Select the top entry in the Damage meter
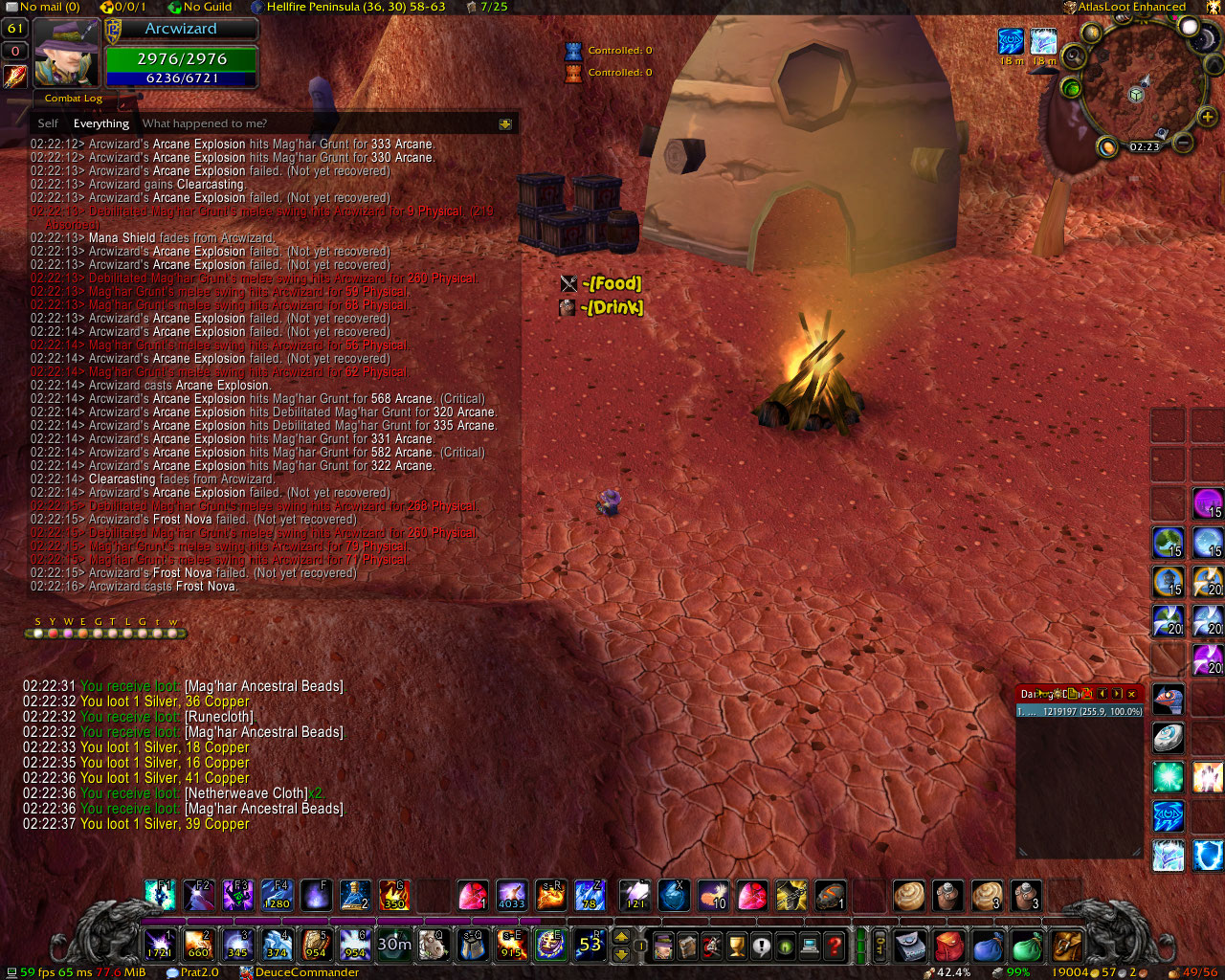 [1080, 712]
